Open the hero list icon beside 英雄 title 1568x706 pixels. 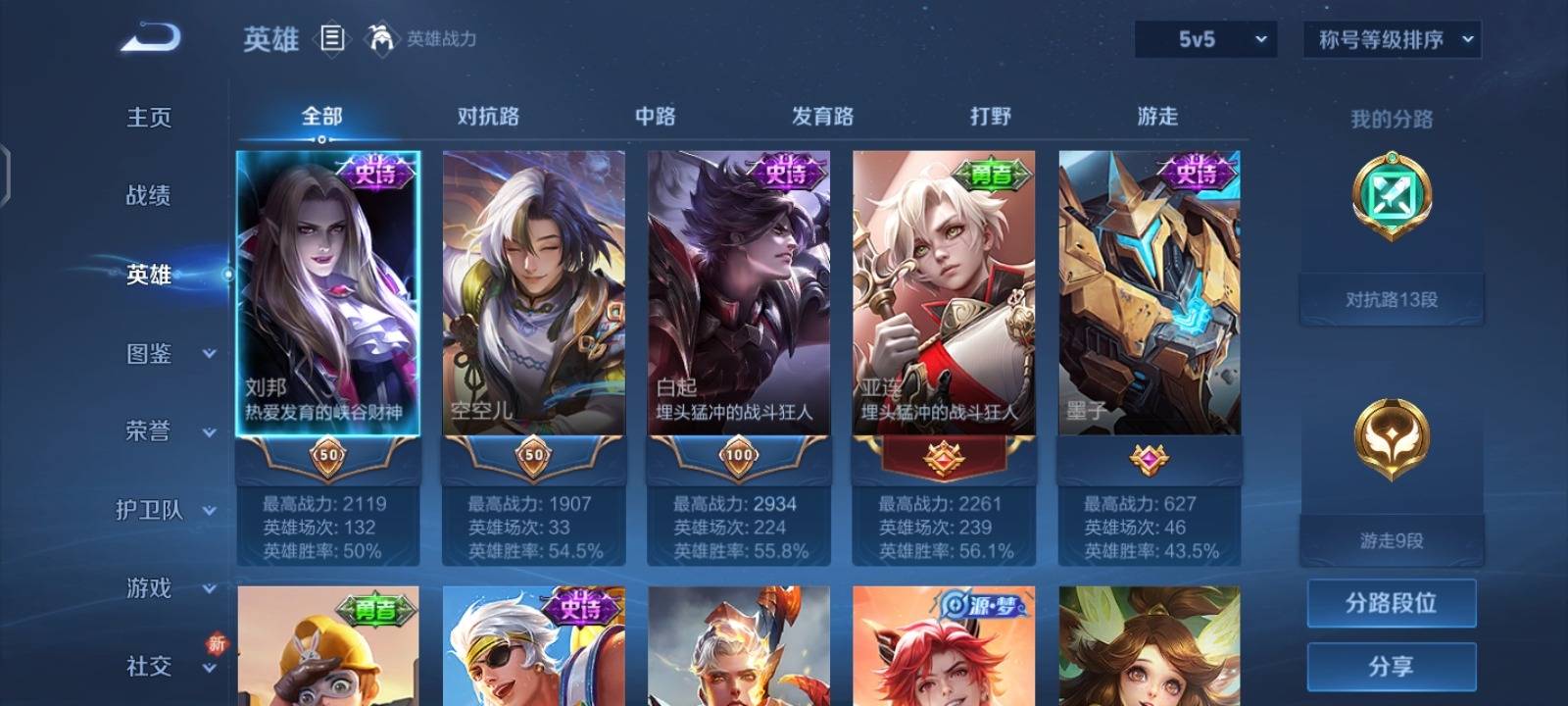coord(331,39)
